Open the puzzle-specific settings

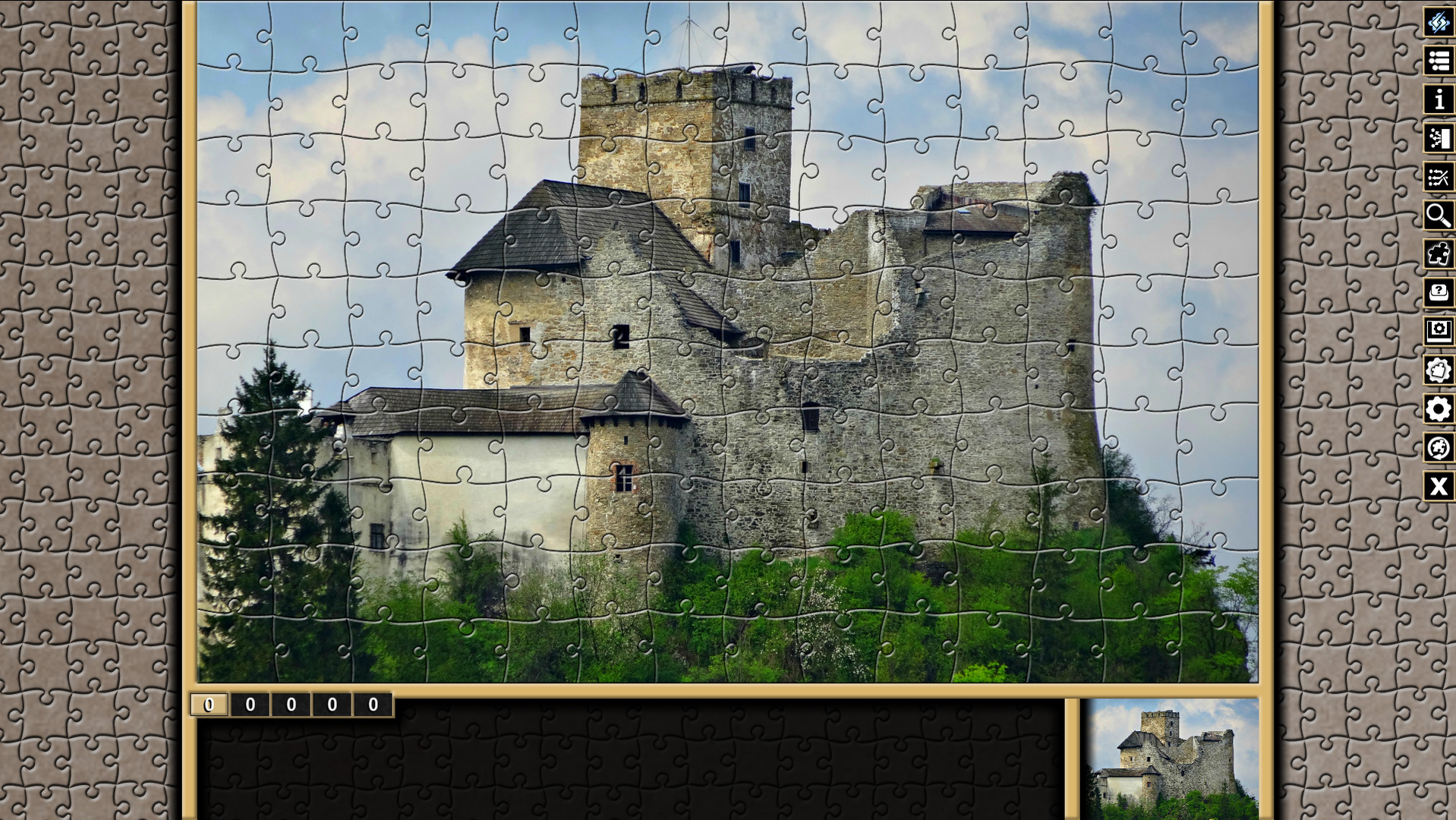[1440, 371]
